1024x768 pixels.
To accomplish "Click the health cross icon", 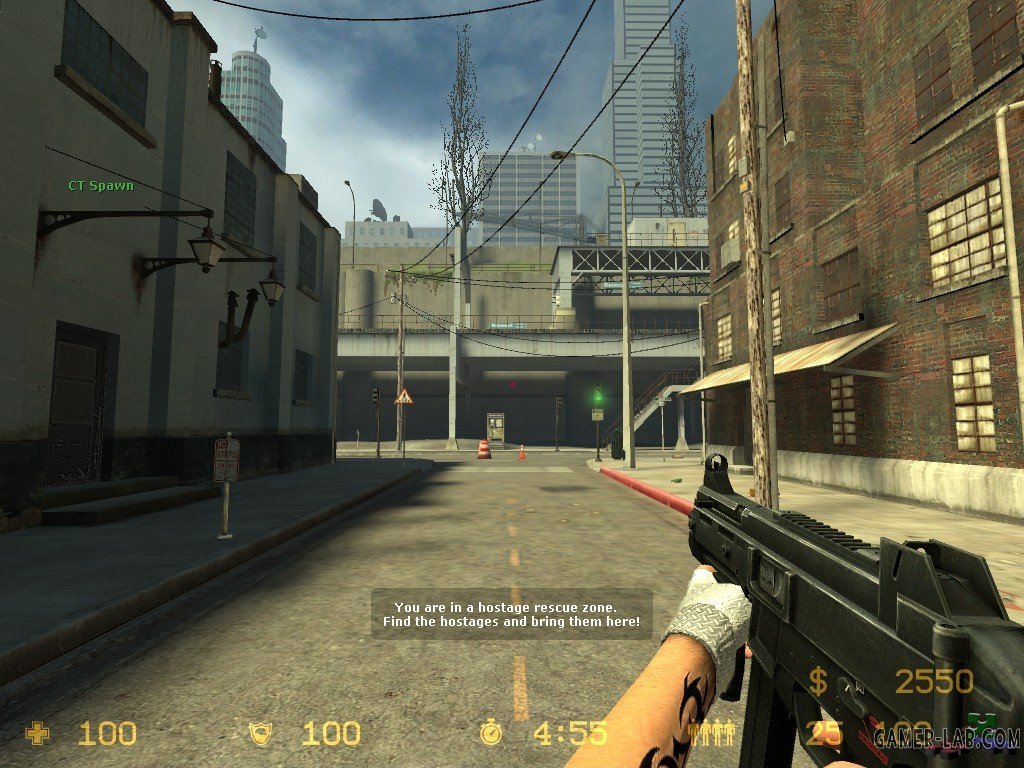I will click(37, 734).
